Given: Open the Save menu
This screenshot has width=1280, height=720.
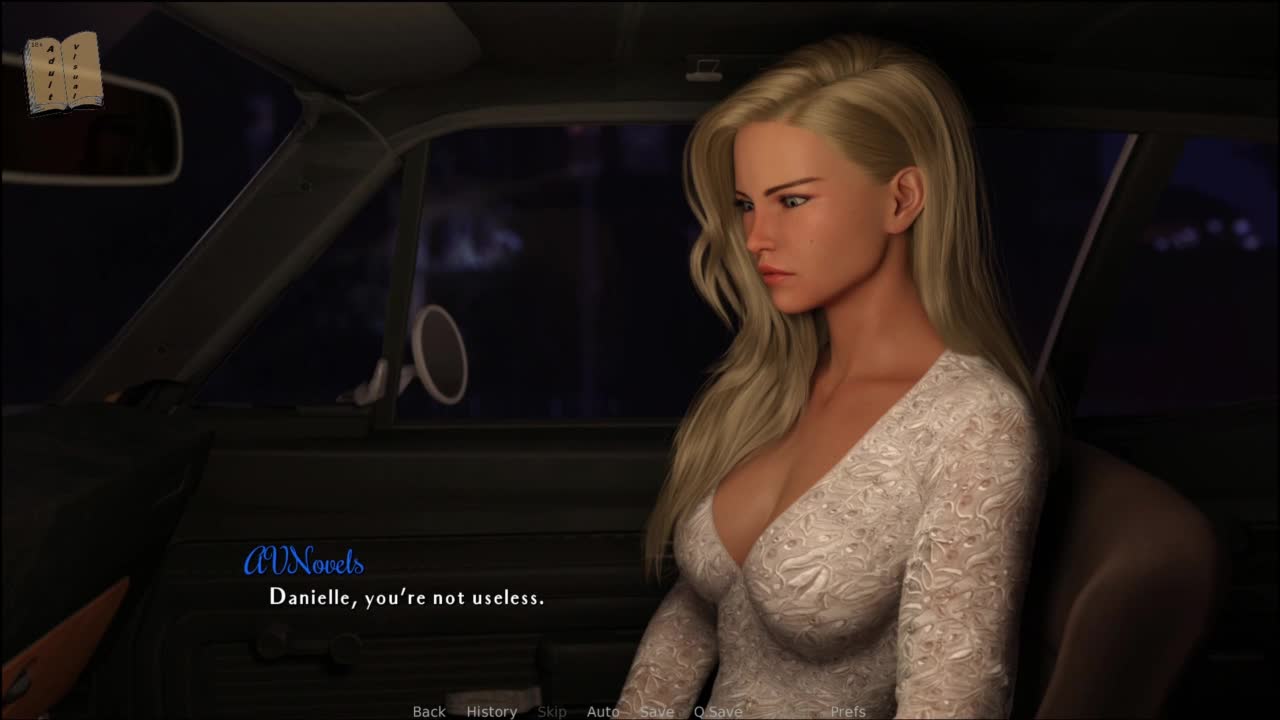Looking at the screenshot, I should (657, 711).
